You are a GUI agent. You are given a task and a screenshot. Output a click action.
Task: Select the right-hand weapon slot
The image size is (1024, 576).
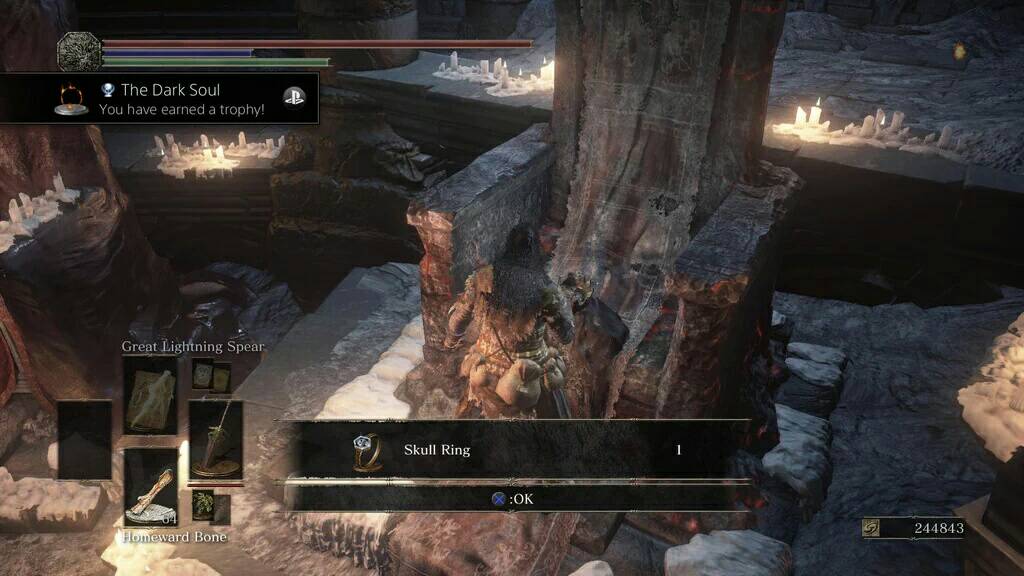tap(215, 439)
